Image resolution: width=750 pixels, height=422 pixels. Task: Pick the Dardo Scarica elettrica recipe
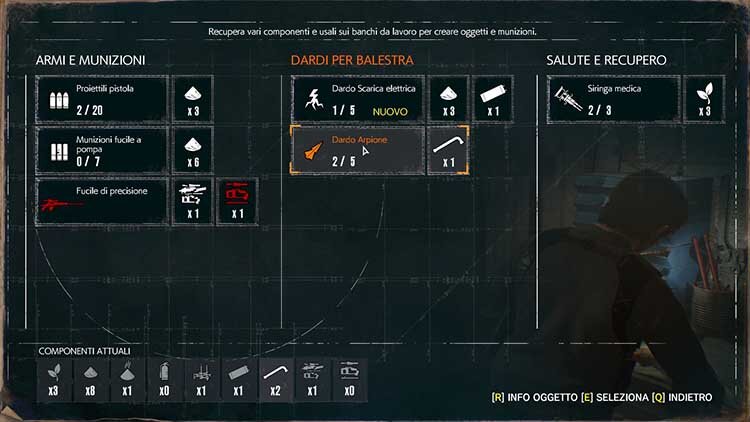point(358,98)
